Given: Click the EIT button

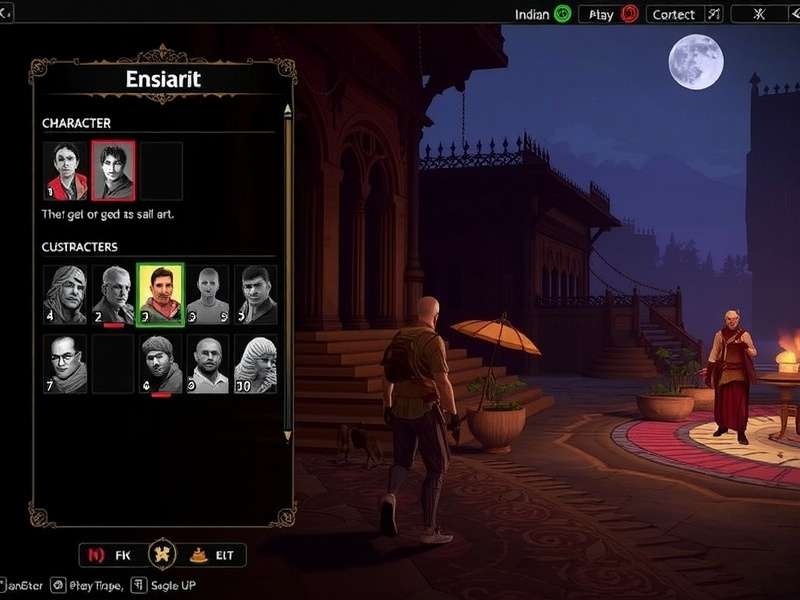Looking at the screenshot, I should [212, 554].
